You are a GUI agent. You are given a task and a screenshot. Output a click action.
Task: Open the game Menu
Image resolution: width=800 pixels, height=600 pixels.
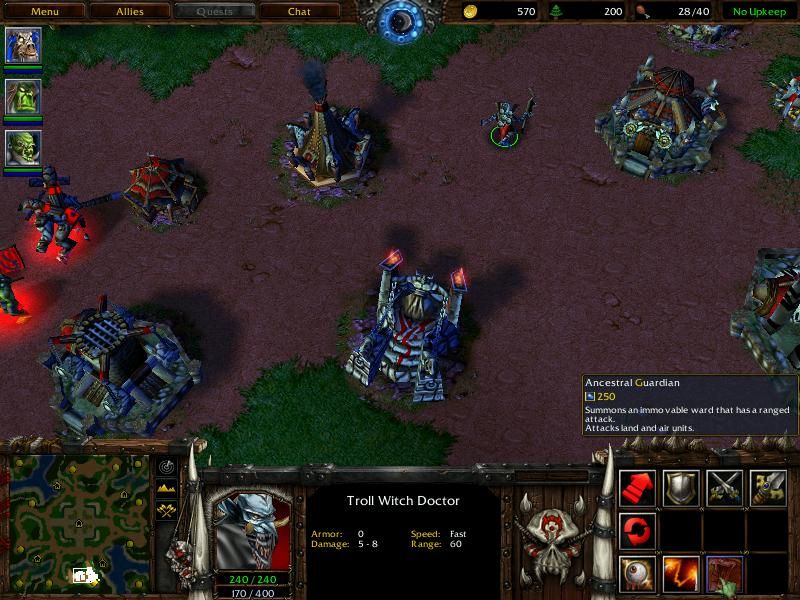(44, 12)
